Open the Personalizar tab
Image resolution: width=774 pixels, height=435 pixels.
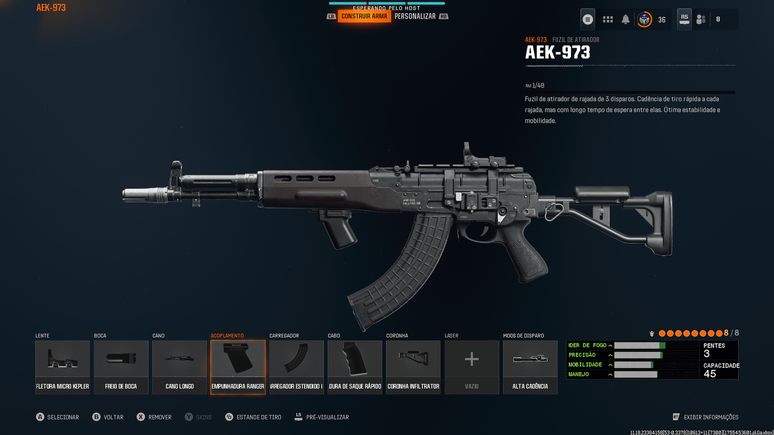coord(415,17)
